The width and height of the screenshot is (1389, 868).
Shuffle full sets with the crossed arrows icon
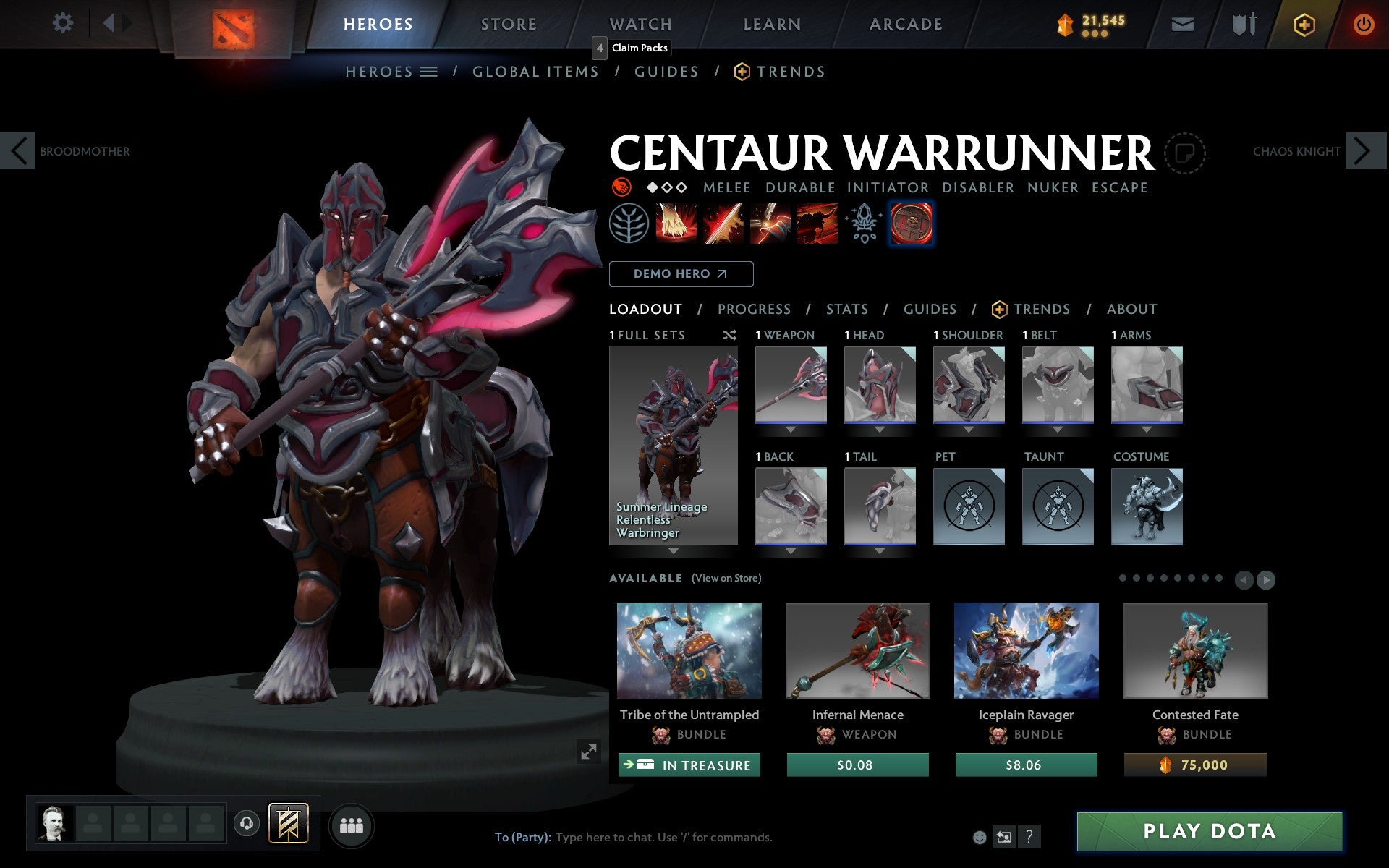tap(729, 335)
